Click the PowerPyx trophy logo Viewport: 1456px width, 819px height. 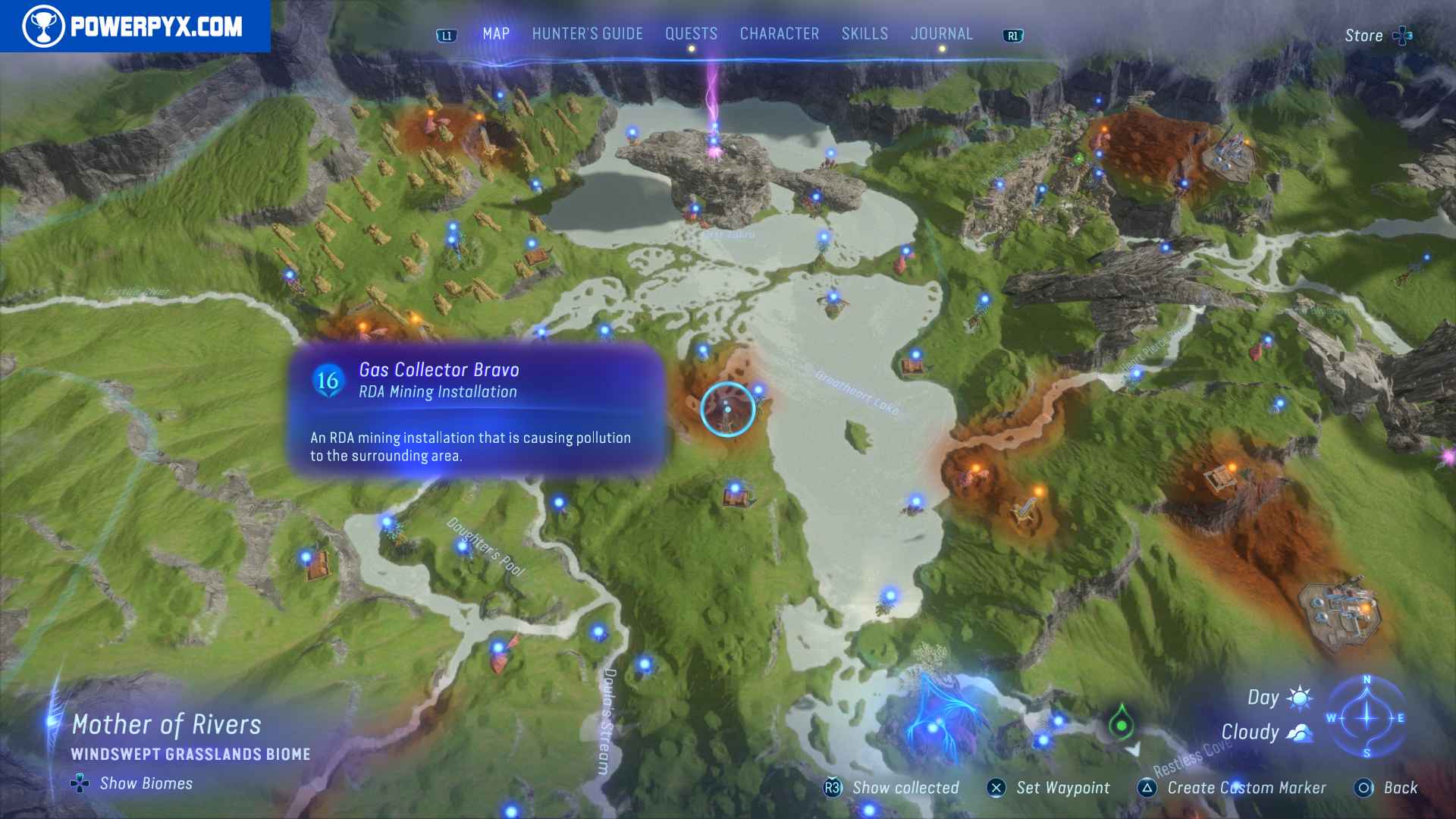44,27
